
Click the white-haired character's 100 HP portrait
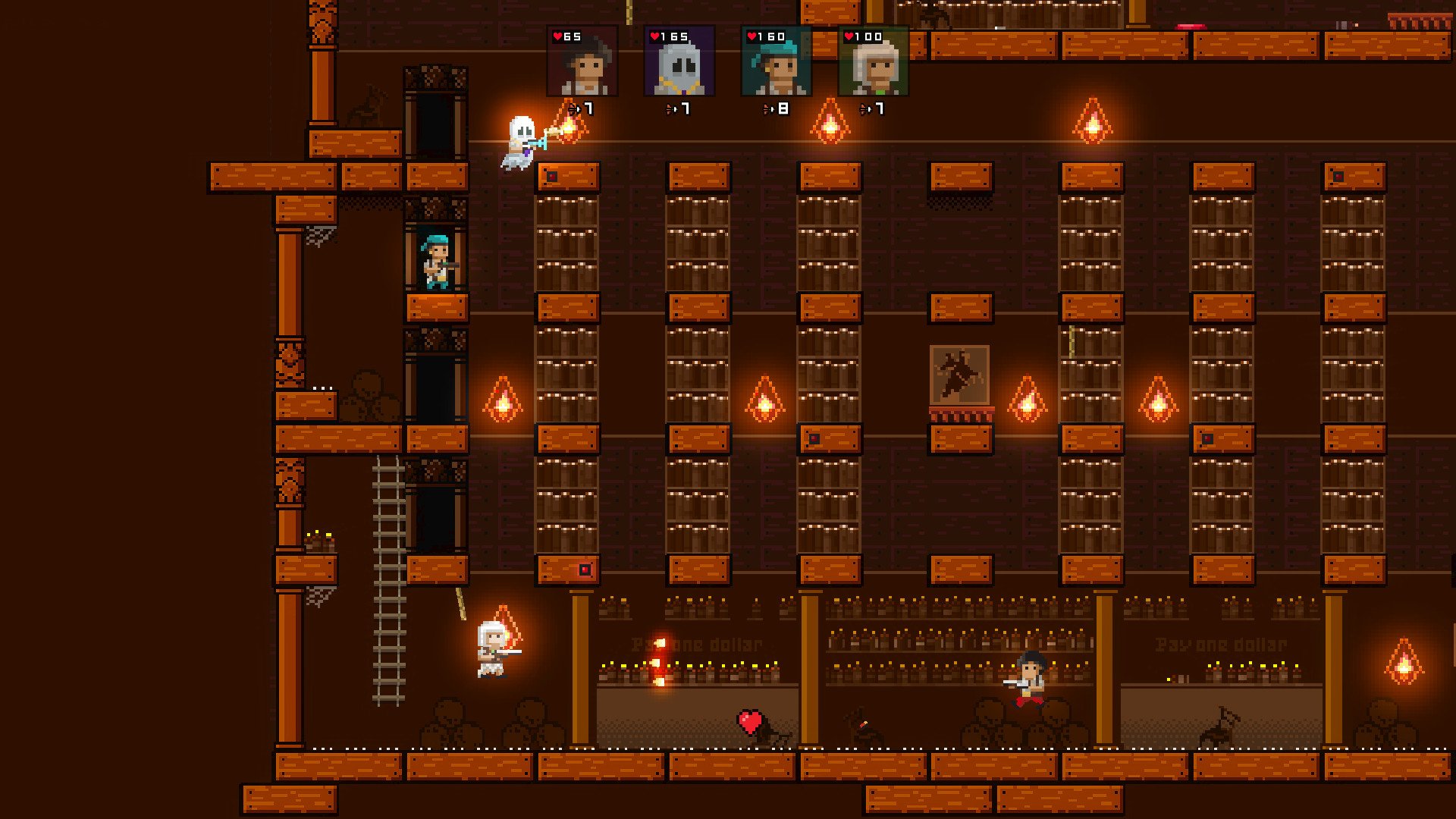point(874,64)
